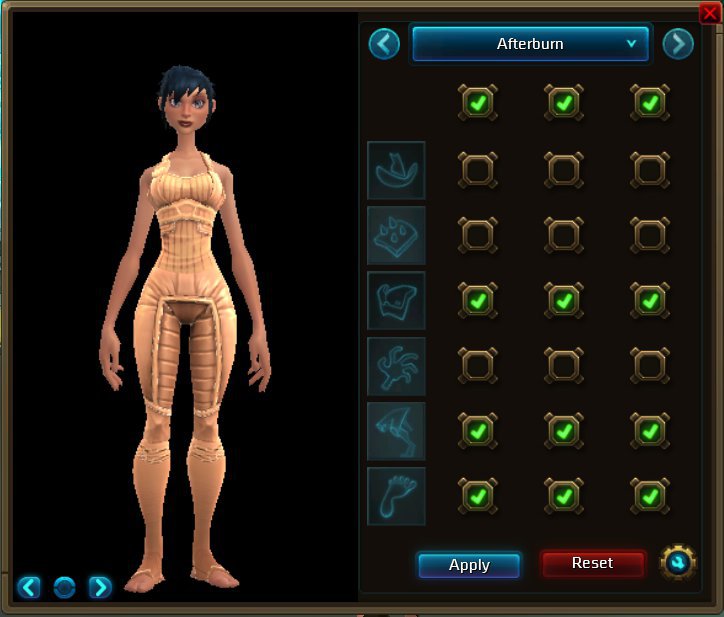
Task: Close the costume window
Action: (710, 13)
